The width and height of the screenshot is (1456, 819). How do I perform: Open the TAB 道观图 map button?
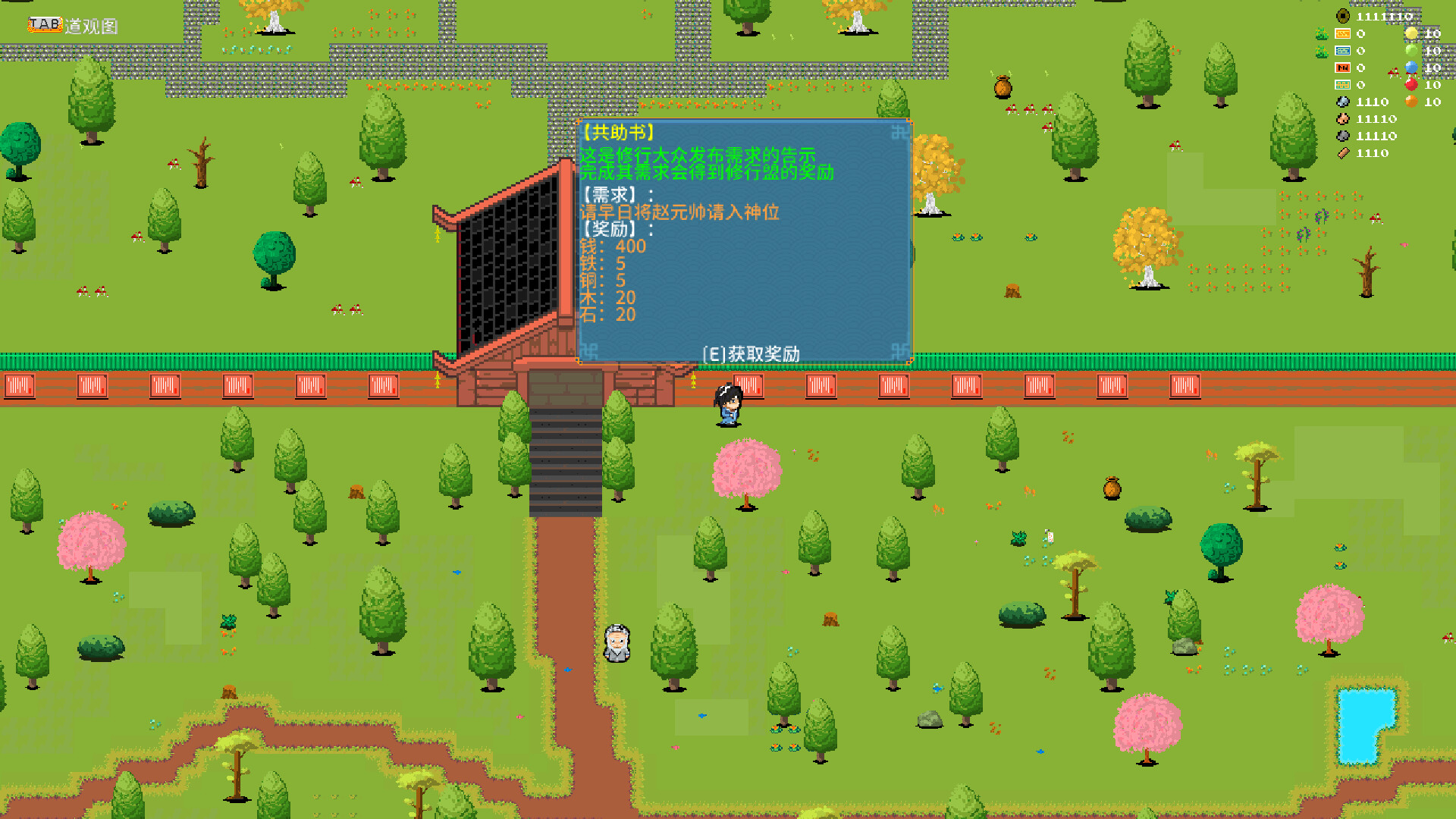45,24
